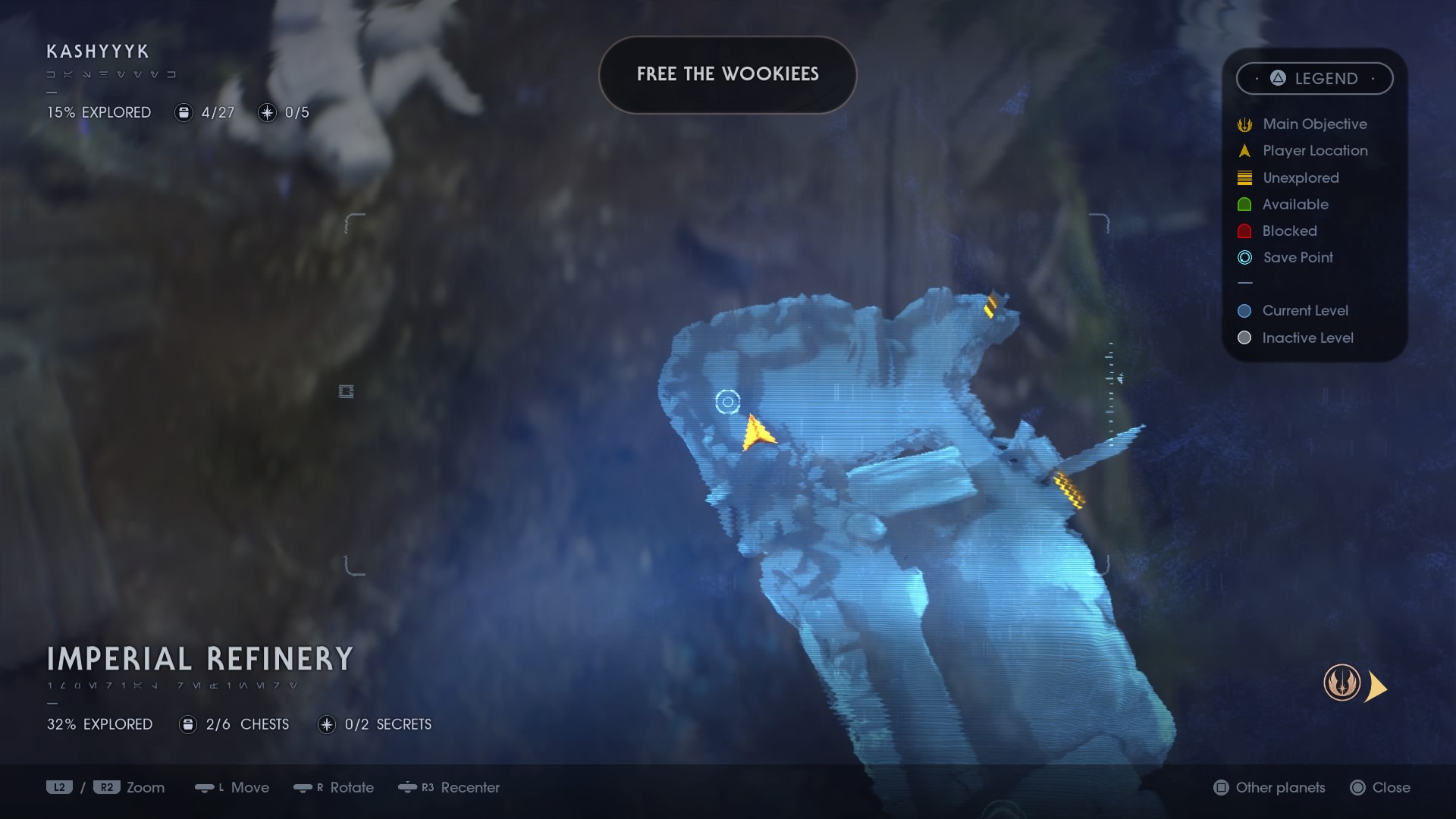Click the Save Point circle icon in legend

pyautogui.click(x=1244, y=258)
